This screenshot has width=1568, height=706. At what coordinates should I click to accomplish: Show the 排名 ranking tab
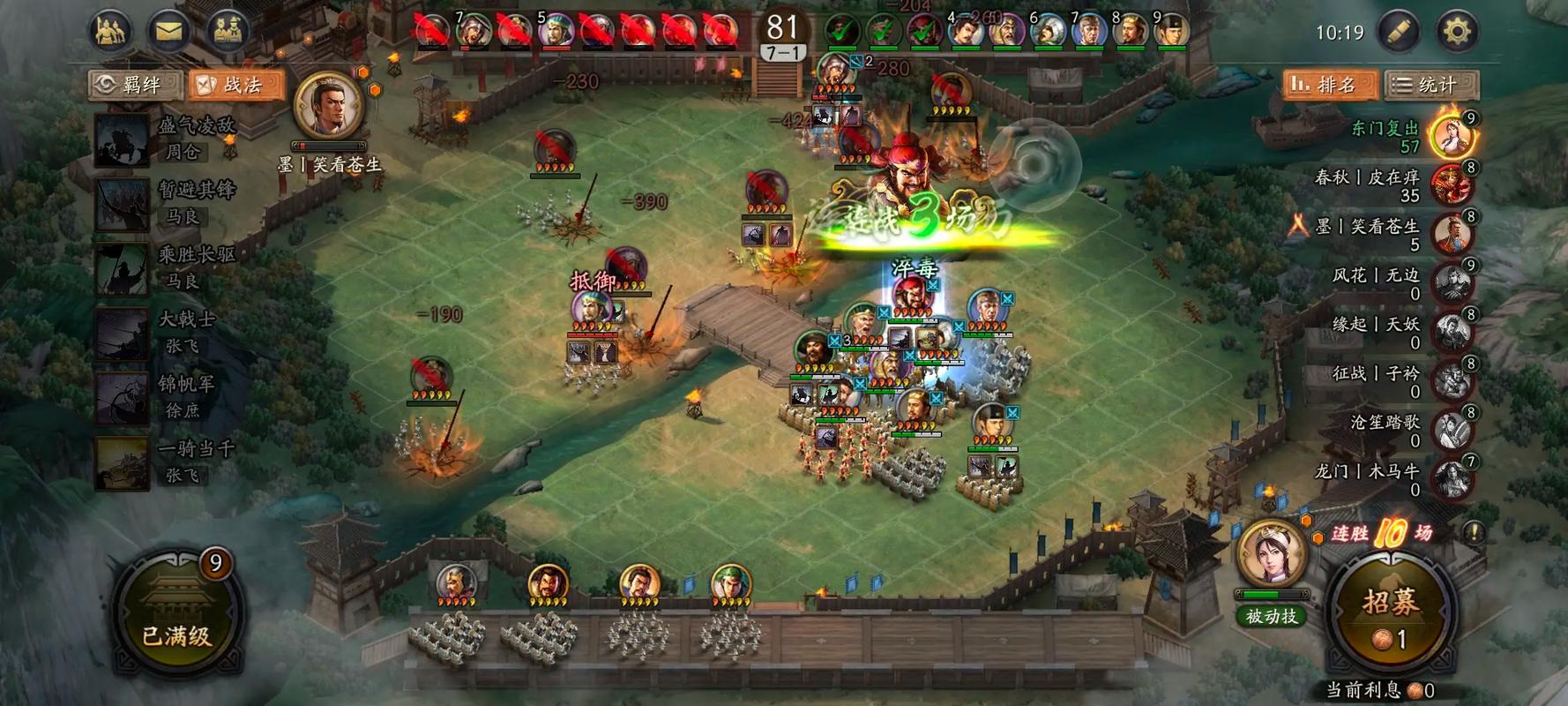point(1328,85)
